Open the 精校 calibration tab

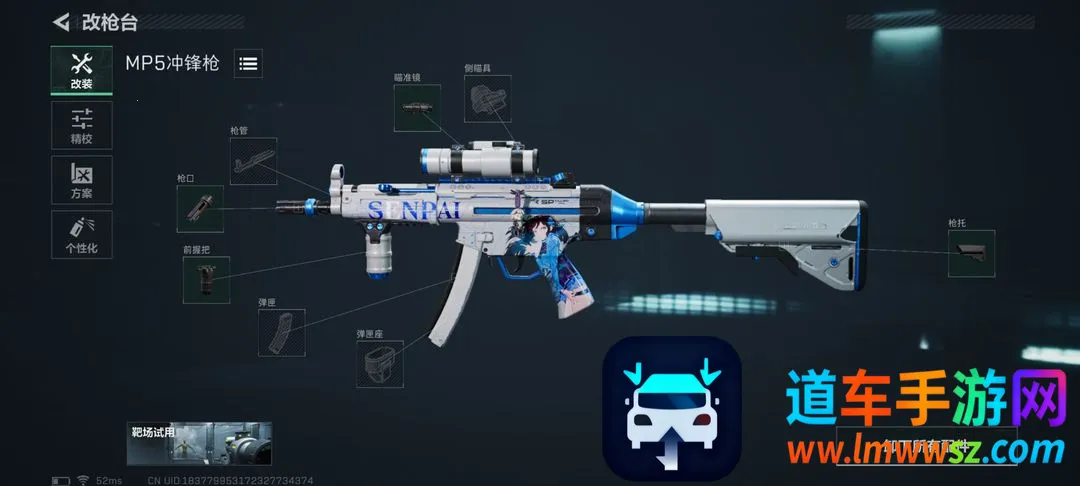coord(81,125)
